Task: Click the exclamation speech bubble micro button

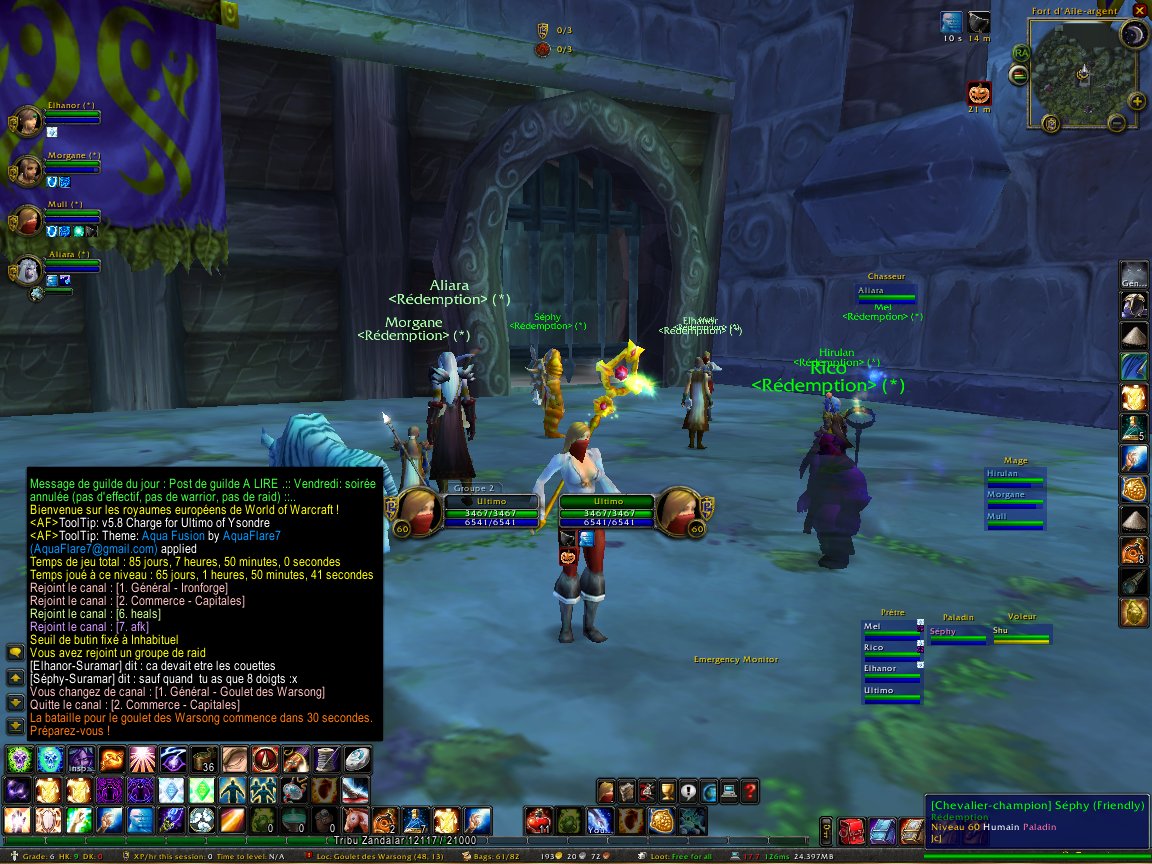Action: pyautogui.click(x=689, y=791)
